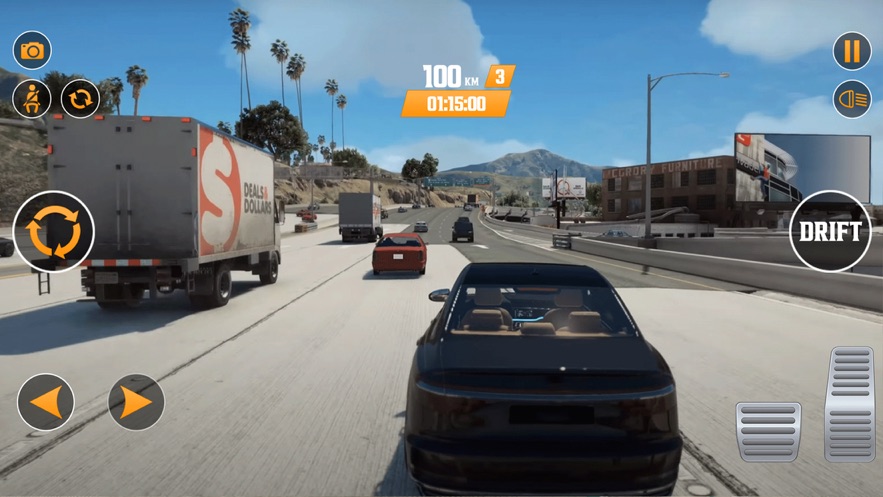
Task: Steer left with the left arrow button
Action: point(46,402)
